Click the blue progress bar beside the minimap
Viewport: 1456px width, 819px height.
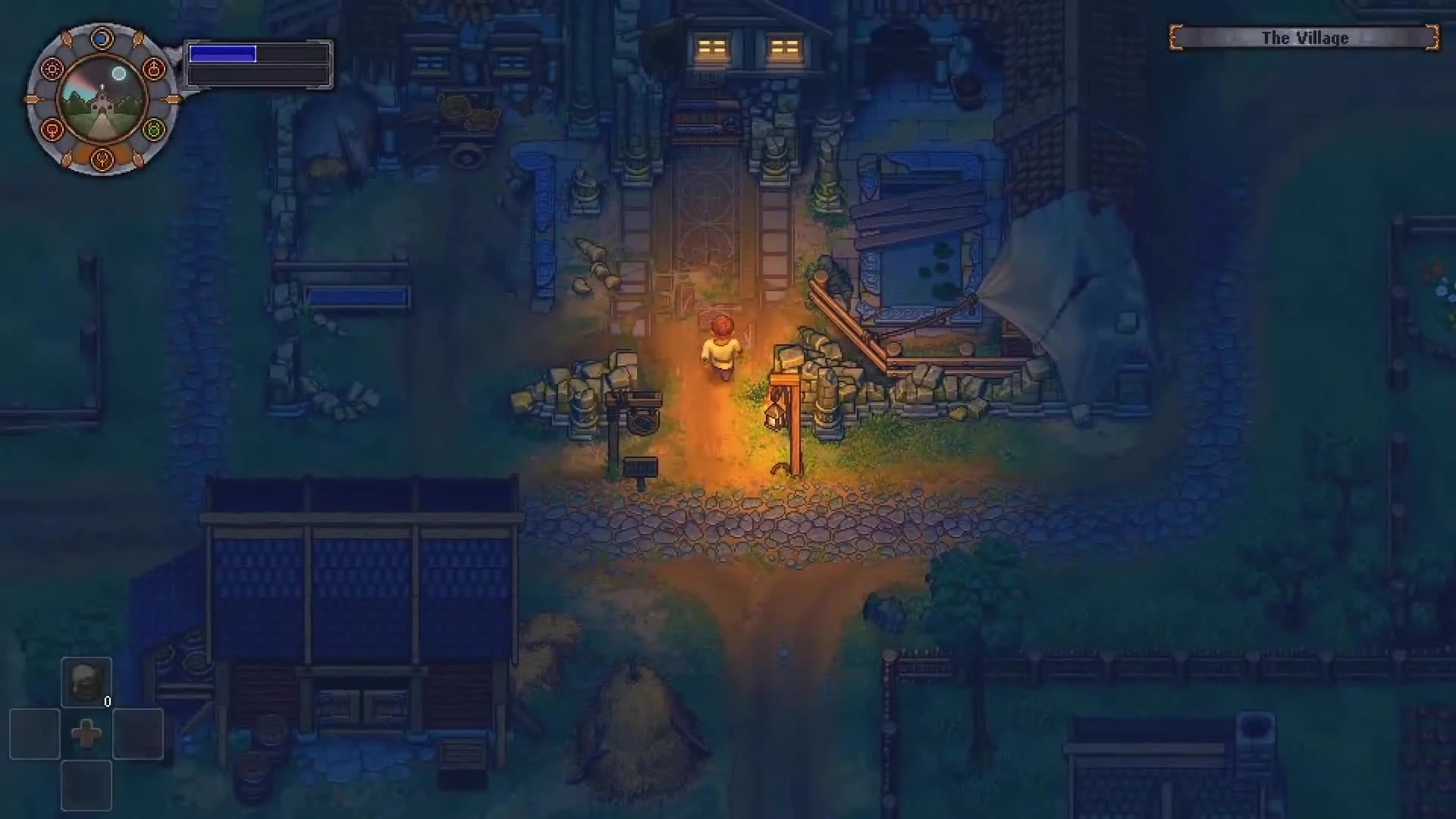pos(224,54)
